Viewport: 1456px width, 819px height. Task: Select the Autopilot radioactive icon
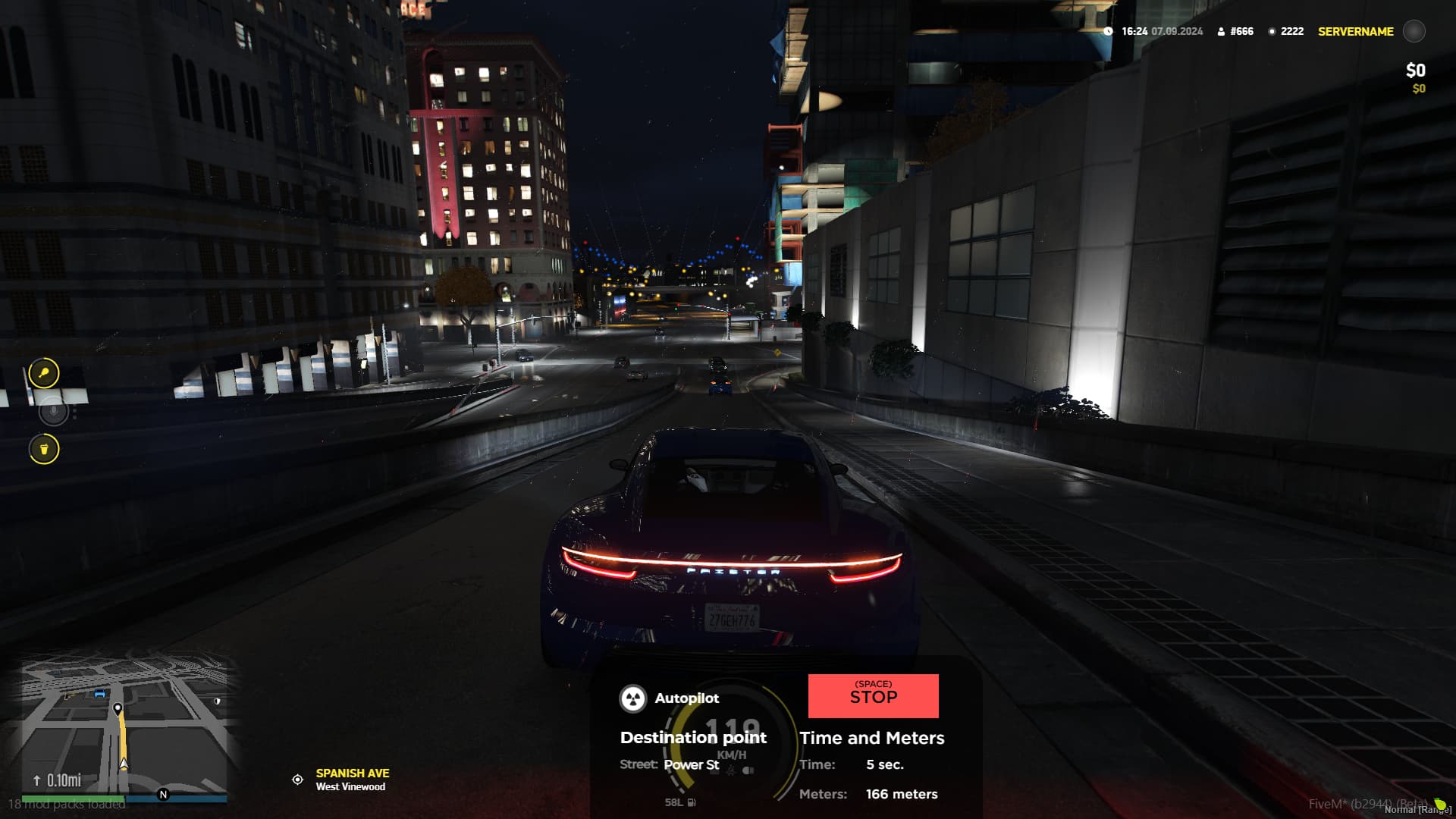point(633,698)
